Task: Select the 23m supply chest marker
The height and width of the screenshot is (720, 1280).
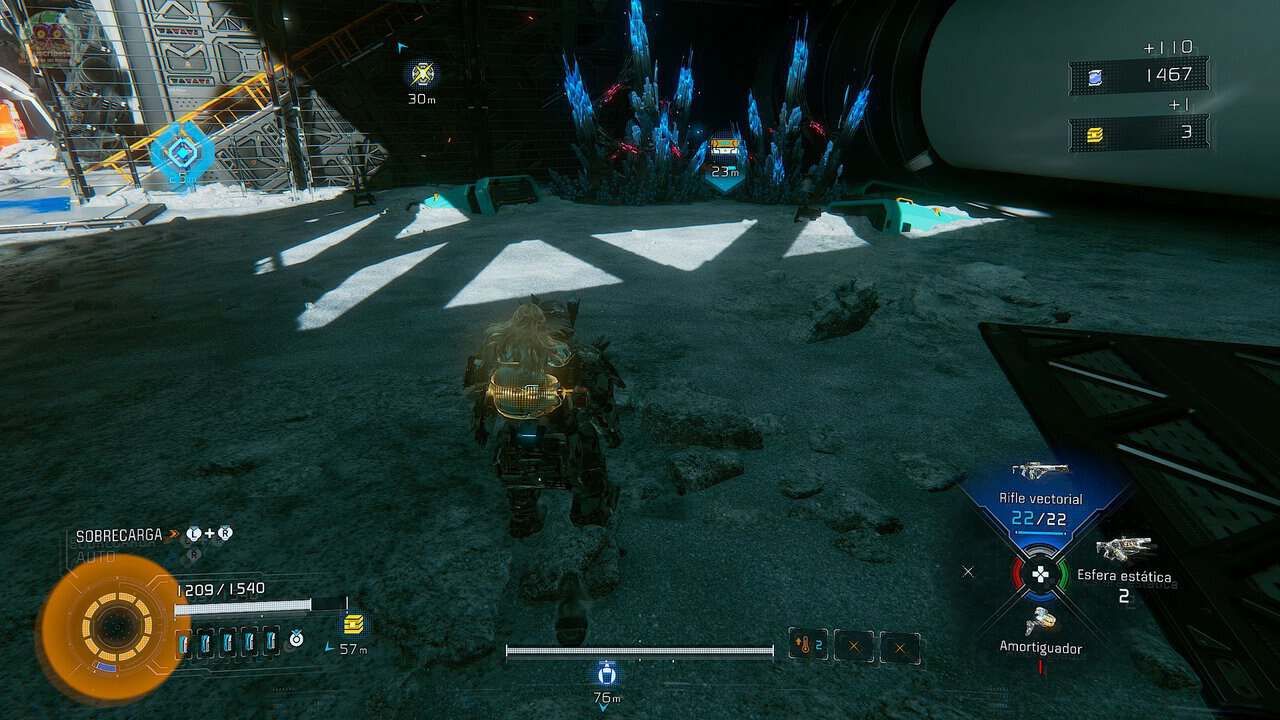Action: point(724,148)
